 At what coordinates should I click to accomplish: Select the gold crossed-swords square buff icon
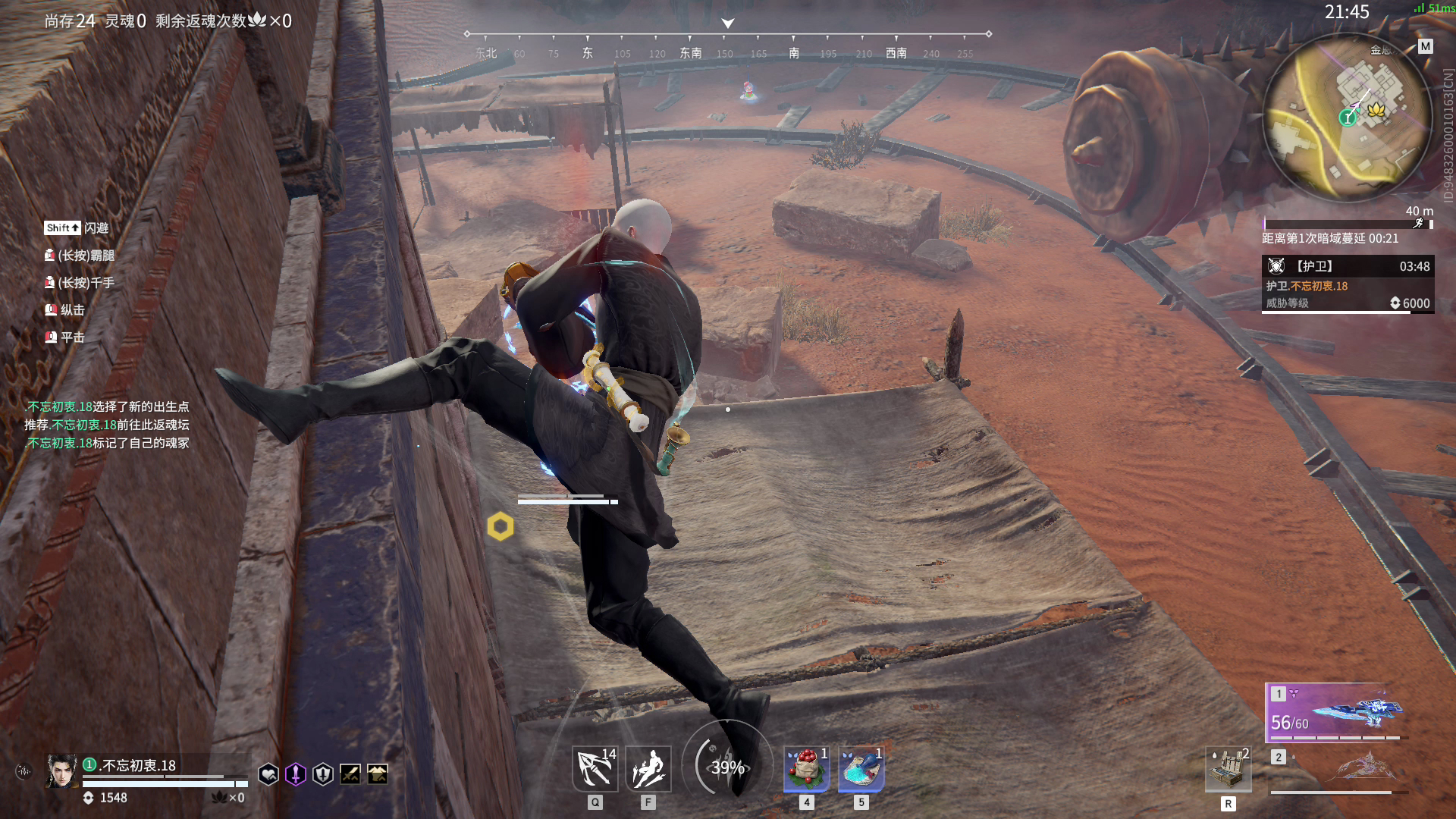[350, 774]
